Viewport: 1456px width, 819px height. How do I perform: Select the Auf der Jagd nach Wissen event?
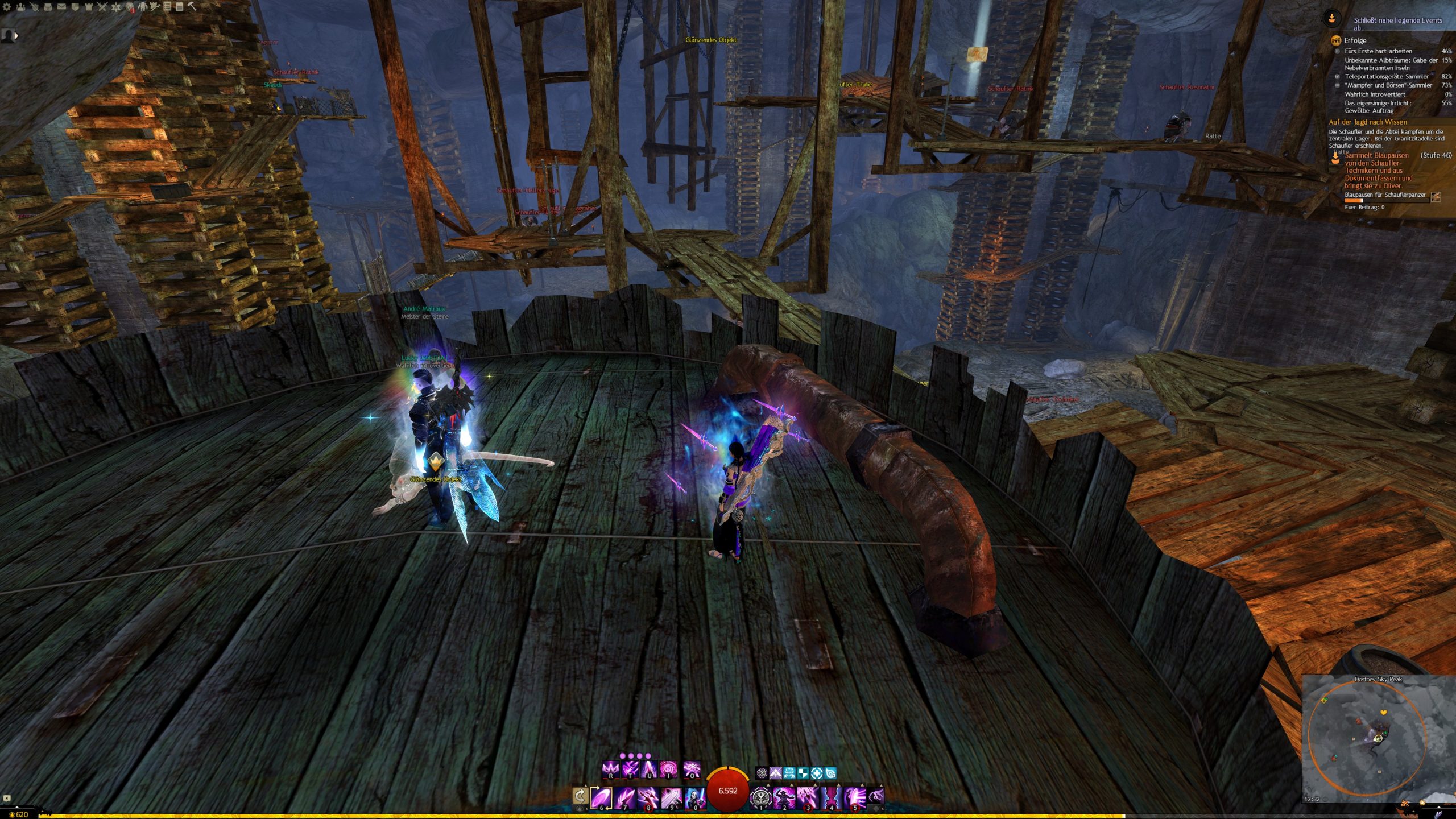pos(1367,122)
